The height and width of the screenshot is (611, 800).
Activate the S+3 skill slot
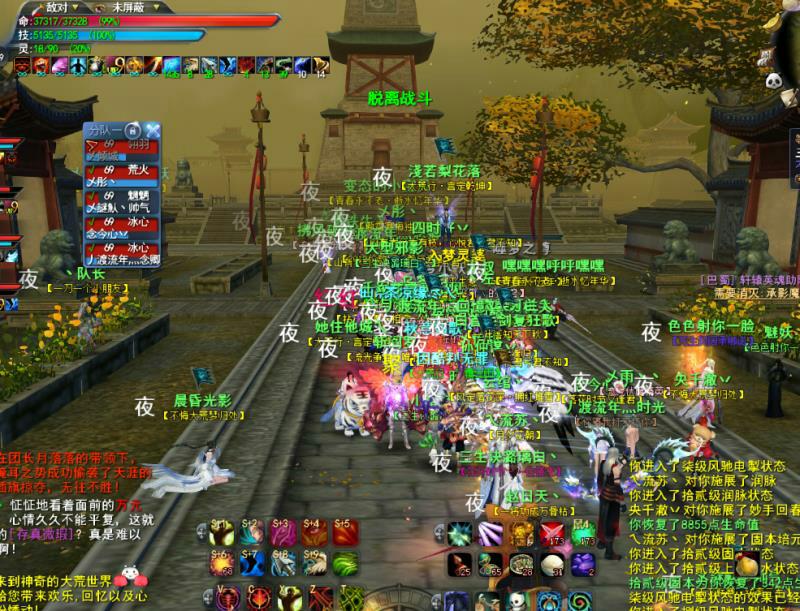point(284,533)
